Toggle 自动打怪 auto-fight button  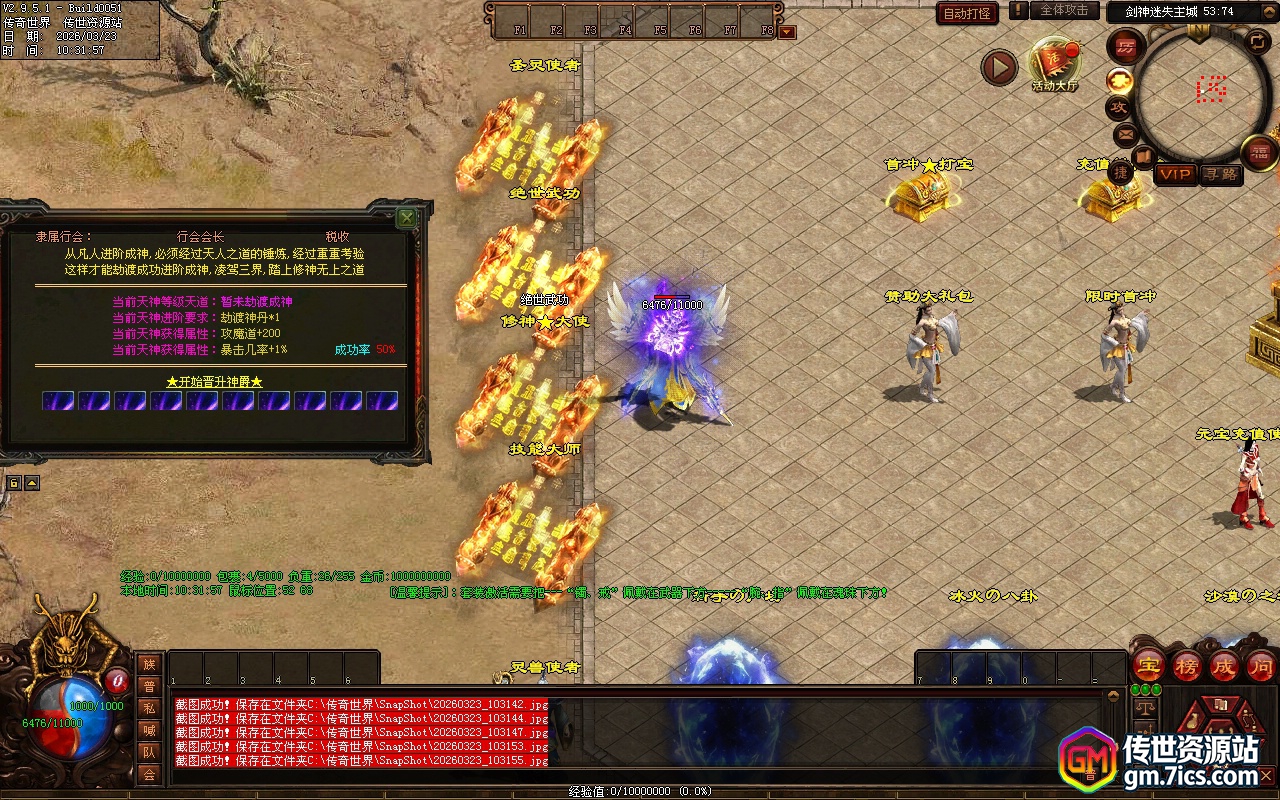(x=967, y=14)
